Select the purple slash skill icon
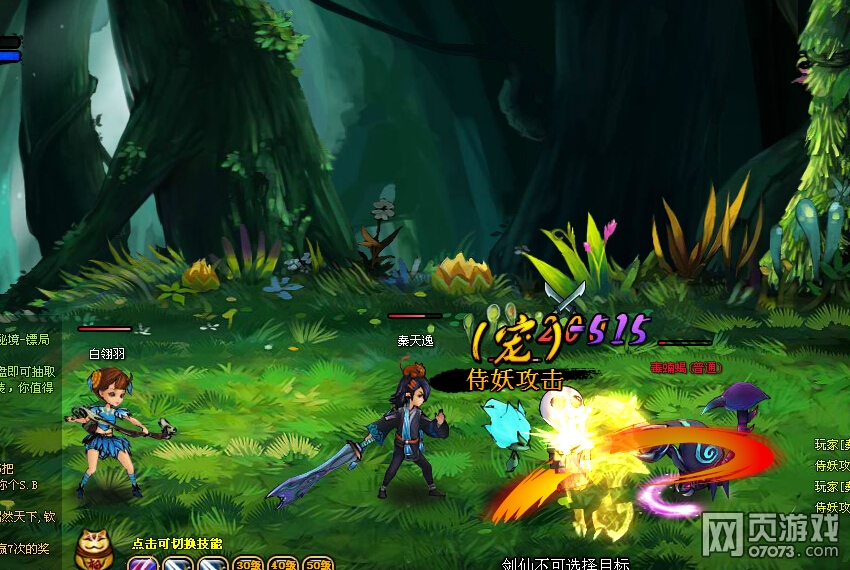Image resolution: width=850 pixels, height=570 pixels. tap(141, 563)
